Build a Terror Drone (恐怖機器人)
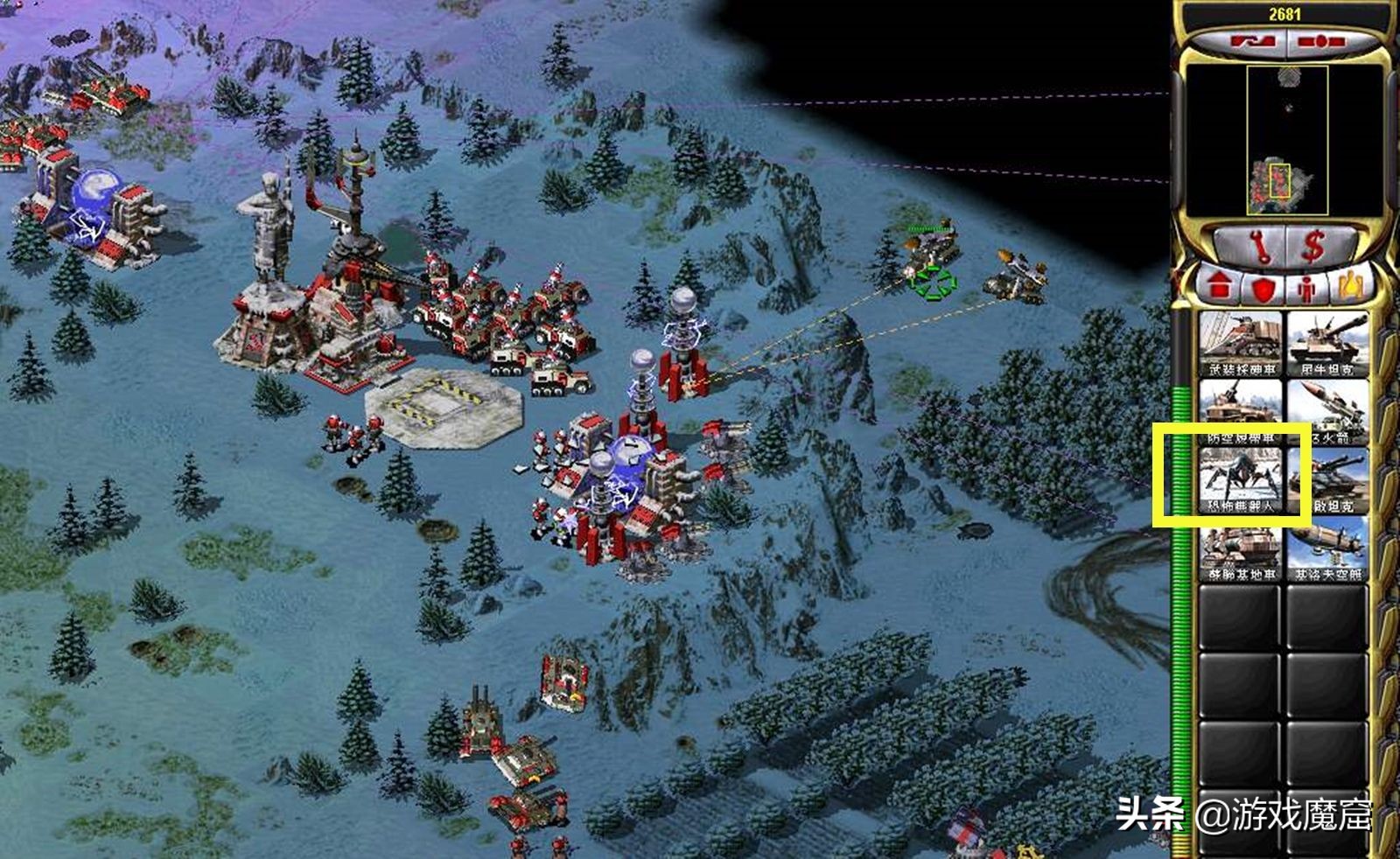The width and height of the screenshot is (1400, 859). pos(1240,480)
